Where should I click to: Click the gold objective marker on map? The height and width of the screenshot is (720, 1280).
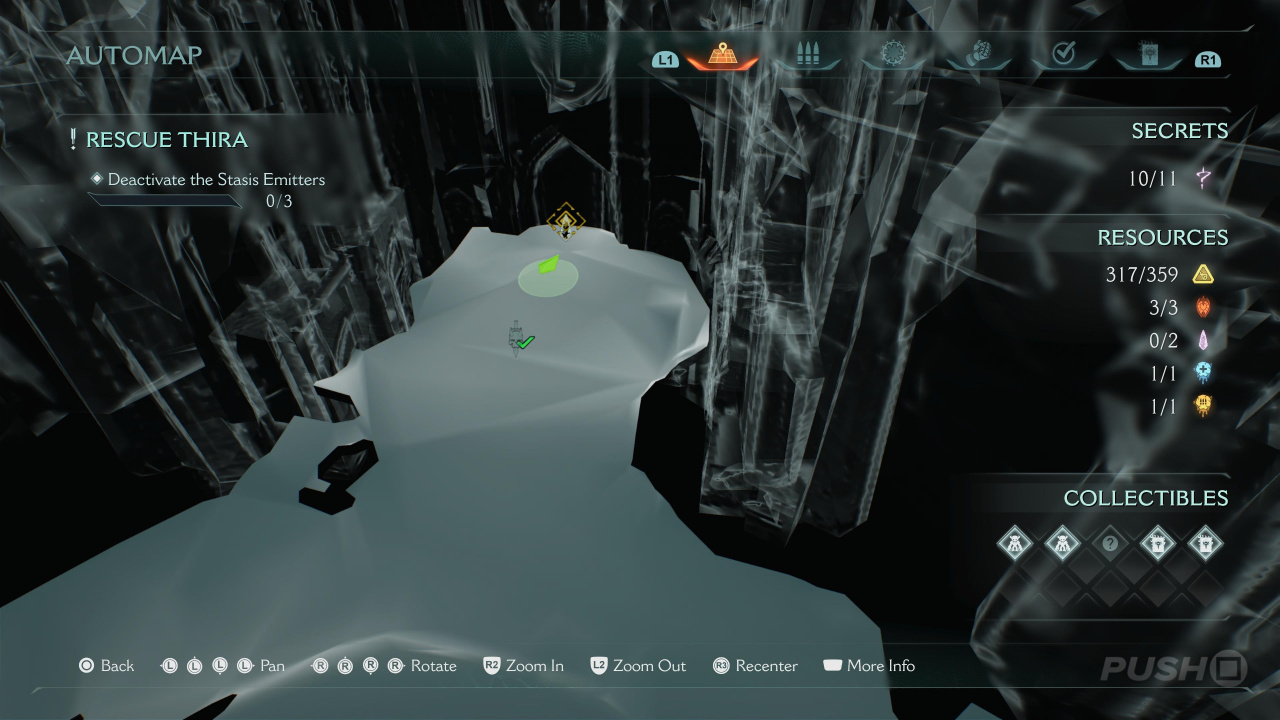(x=566, y=221)
